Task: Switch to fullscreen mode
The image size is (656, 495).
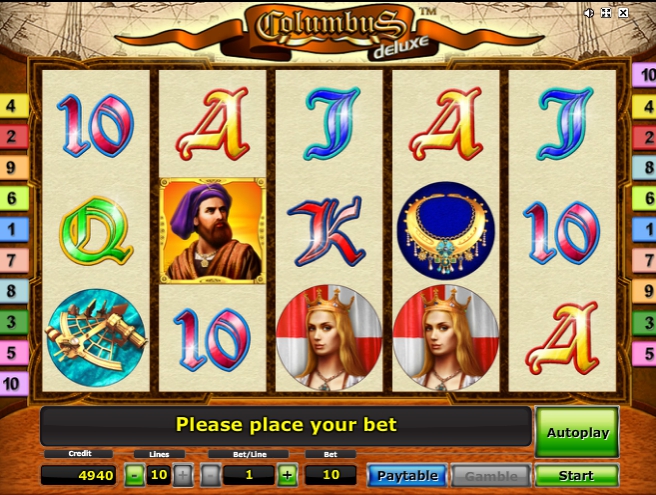Action: pyautogui.click(x=606, y=13)
